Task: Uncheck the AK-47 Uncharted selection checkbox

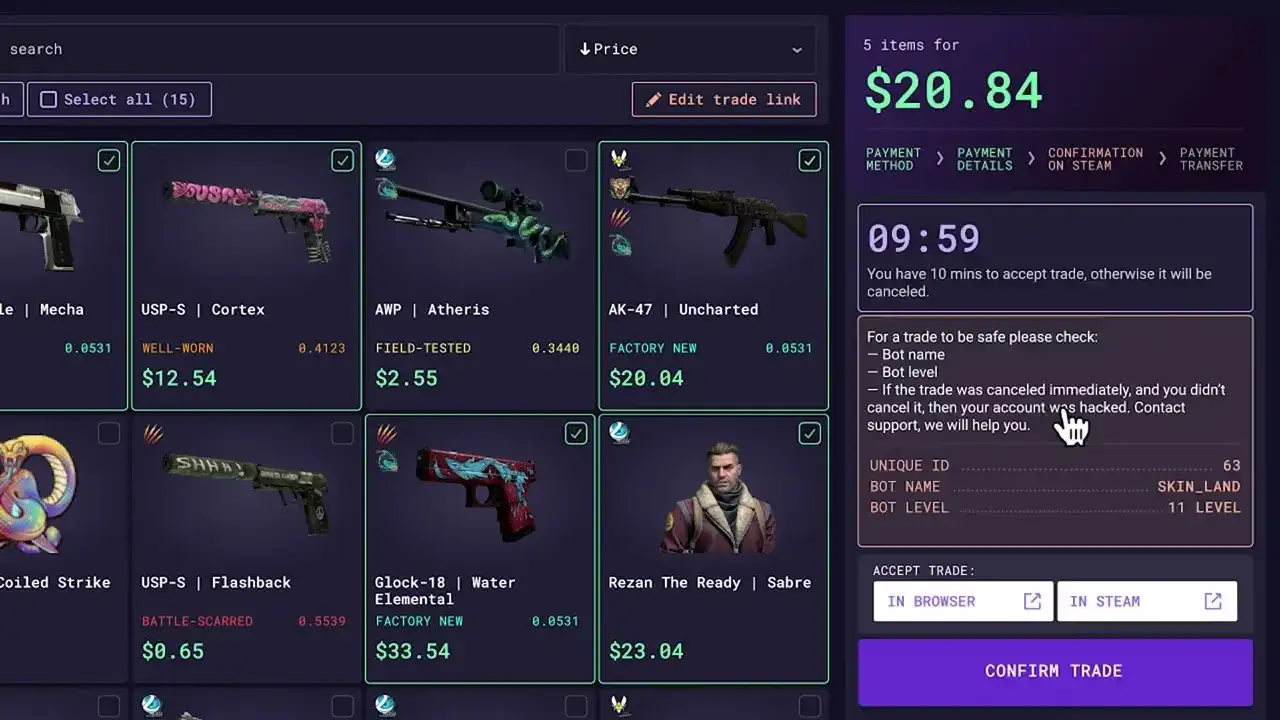Action: (810, 160)
